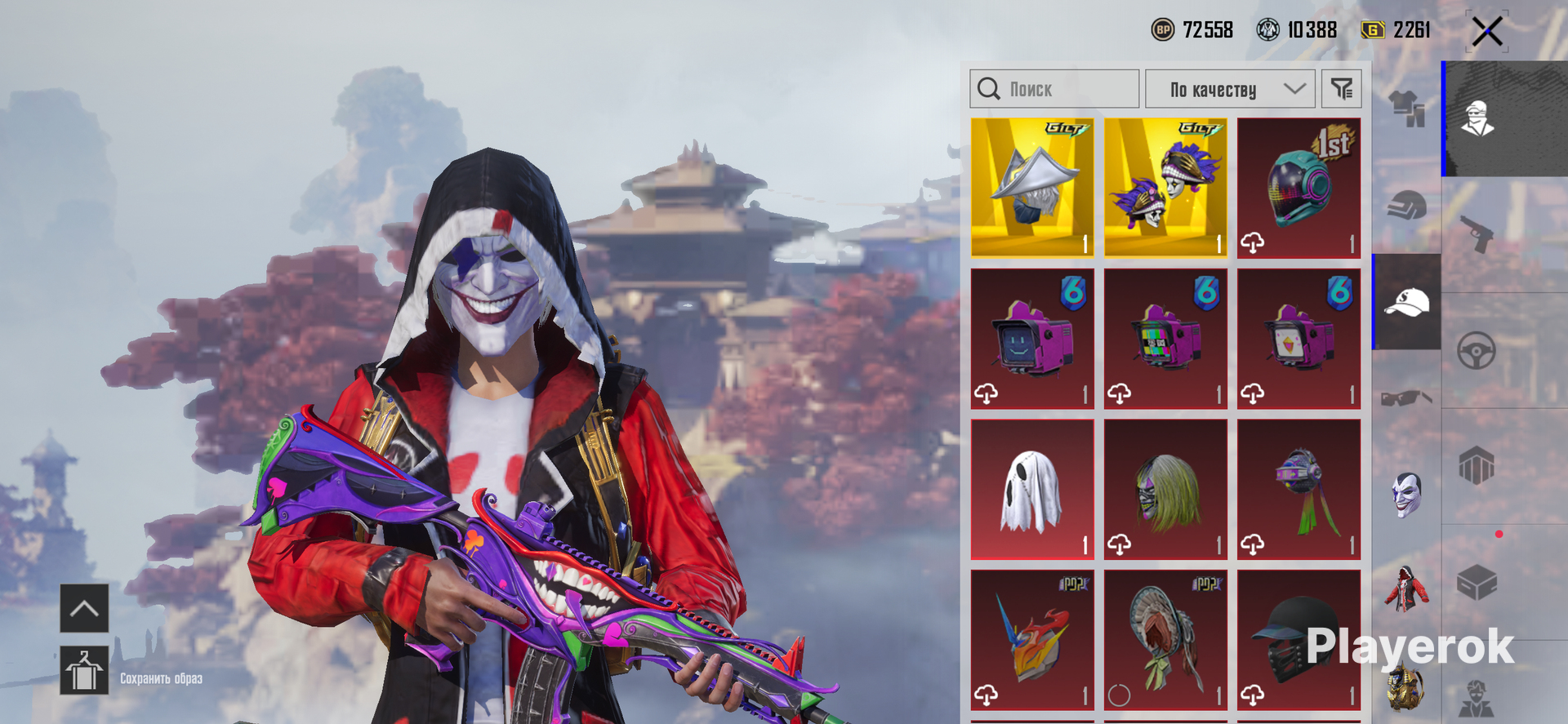Close the inventory screen with the X

[x=1487, y=33]
